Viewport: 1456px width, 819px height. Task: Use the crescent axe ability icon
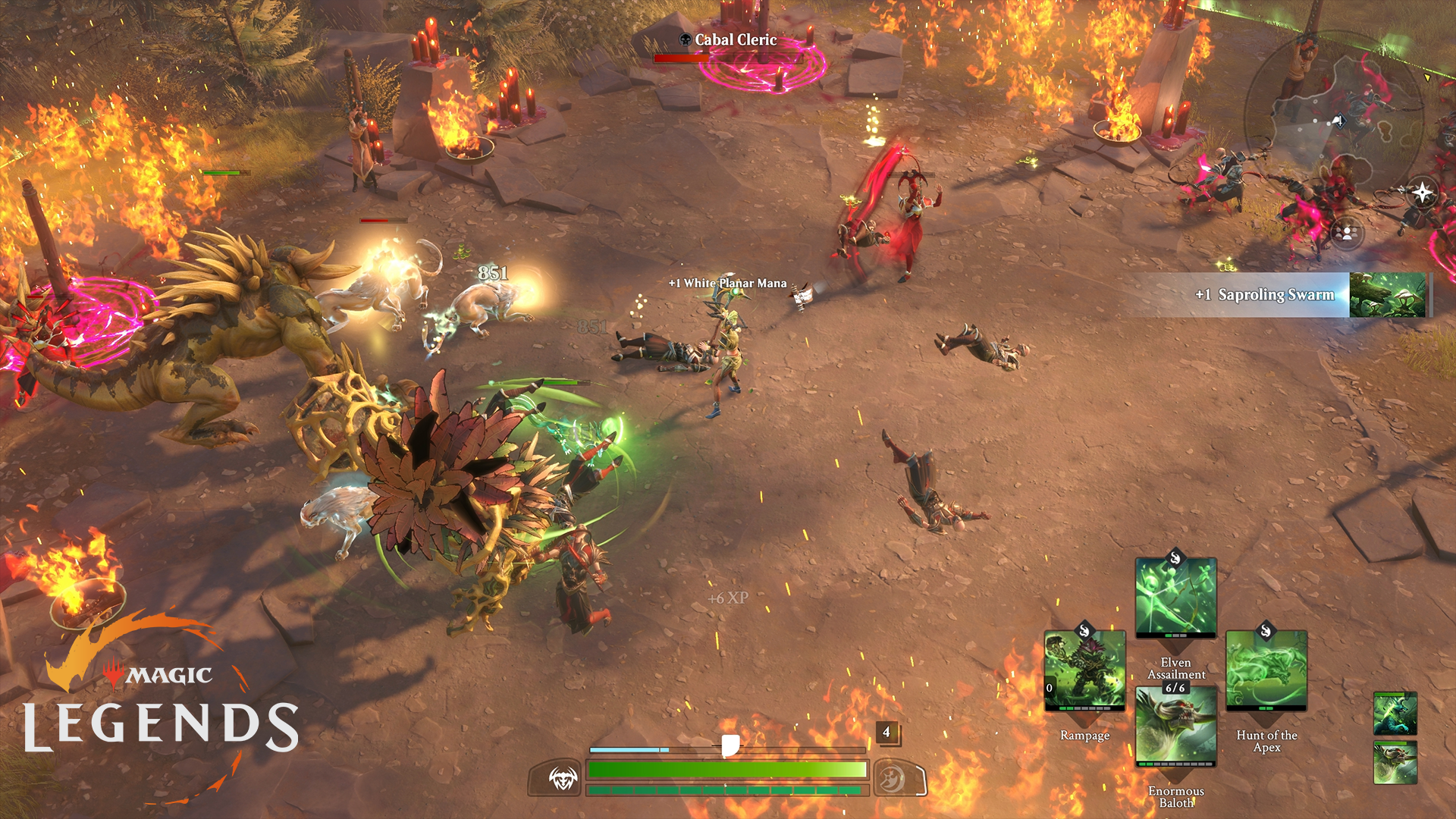(x=893, y=778)
